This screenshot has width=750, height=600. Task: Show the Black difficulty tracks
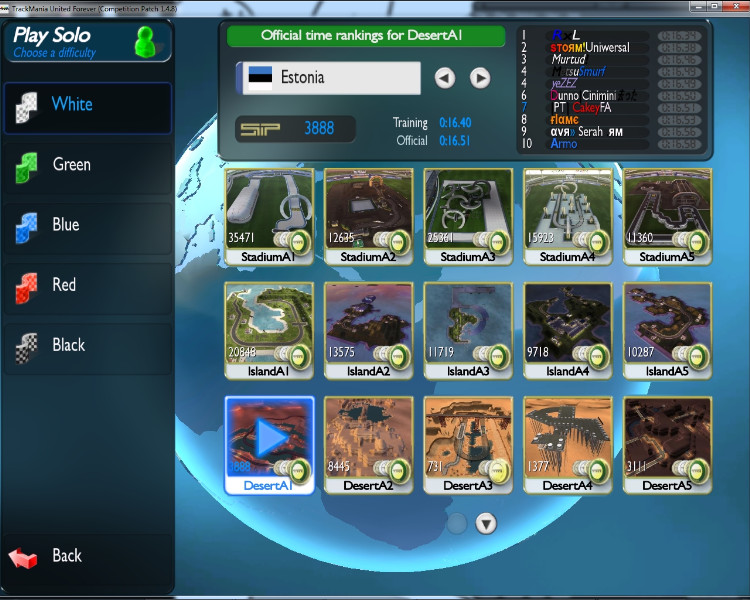coord(86,345)
